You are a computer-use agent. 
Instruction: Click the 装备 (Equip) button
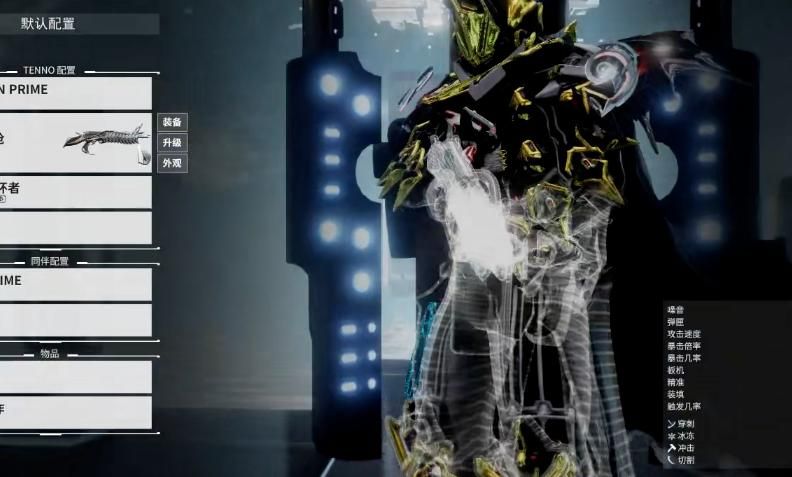coord(172,122)
